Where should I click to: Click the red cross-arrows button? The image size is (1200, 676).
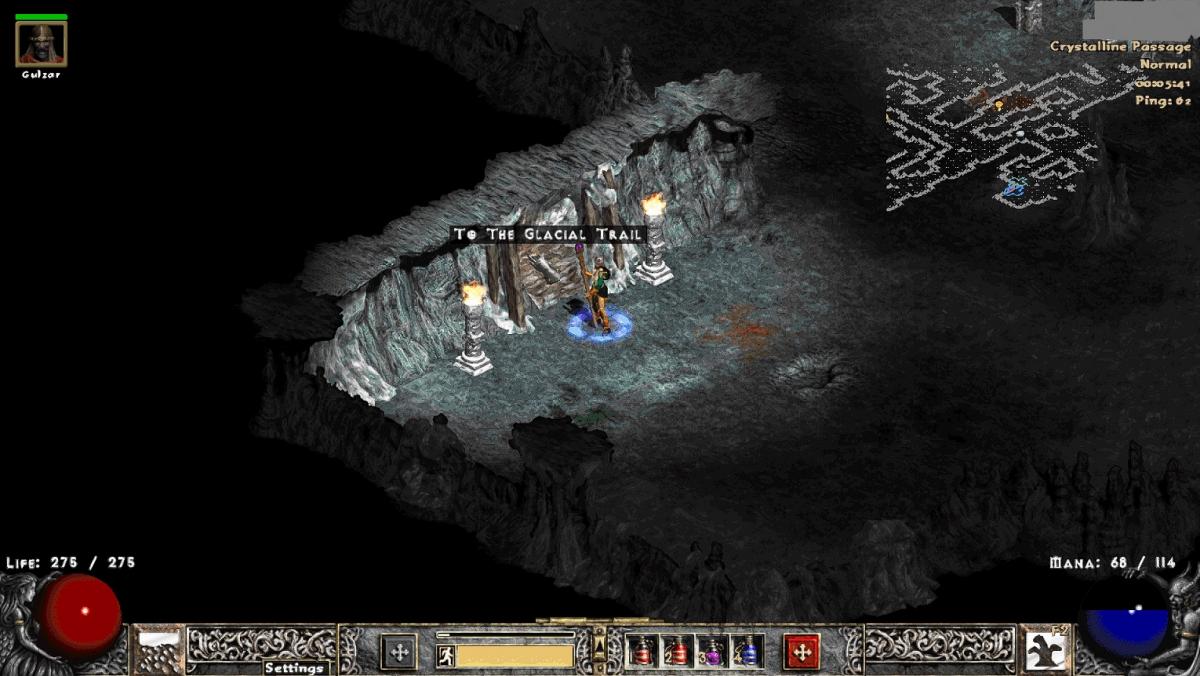click(801, 652)
